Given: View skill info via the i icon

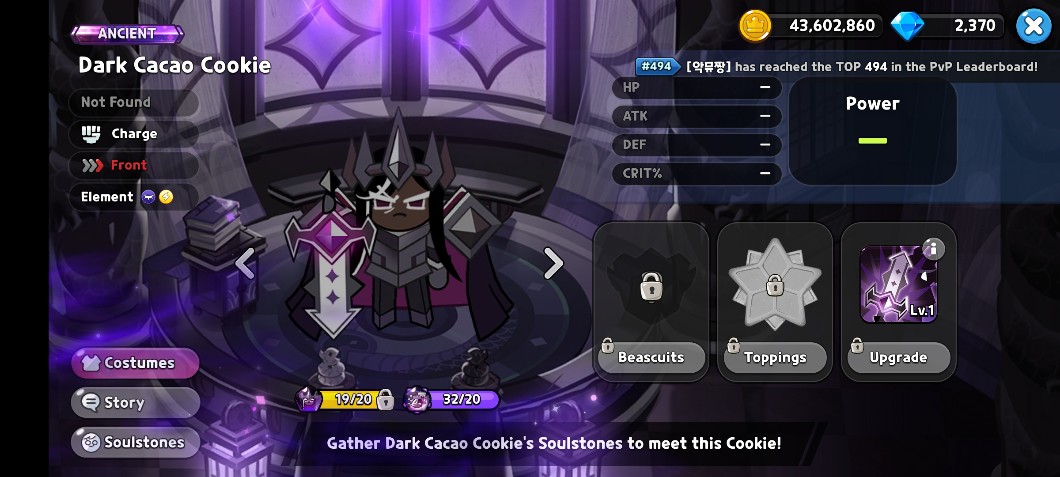Looking at the screenshot, I should [933, 249].
